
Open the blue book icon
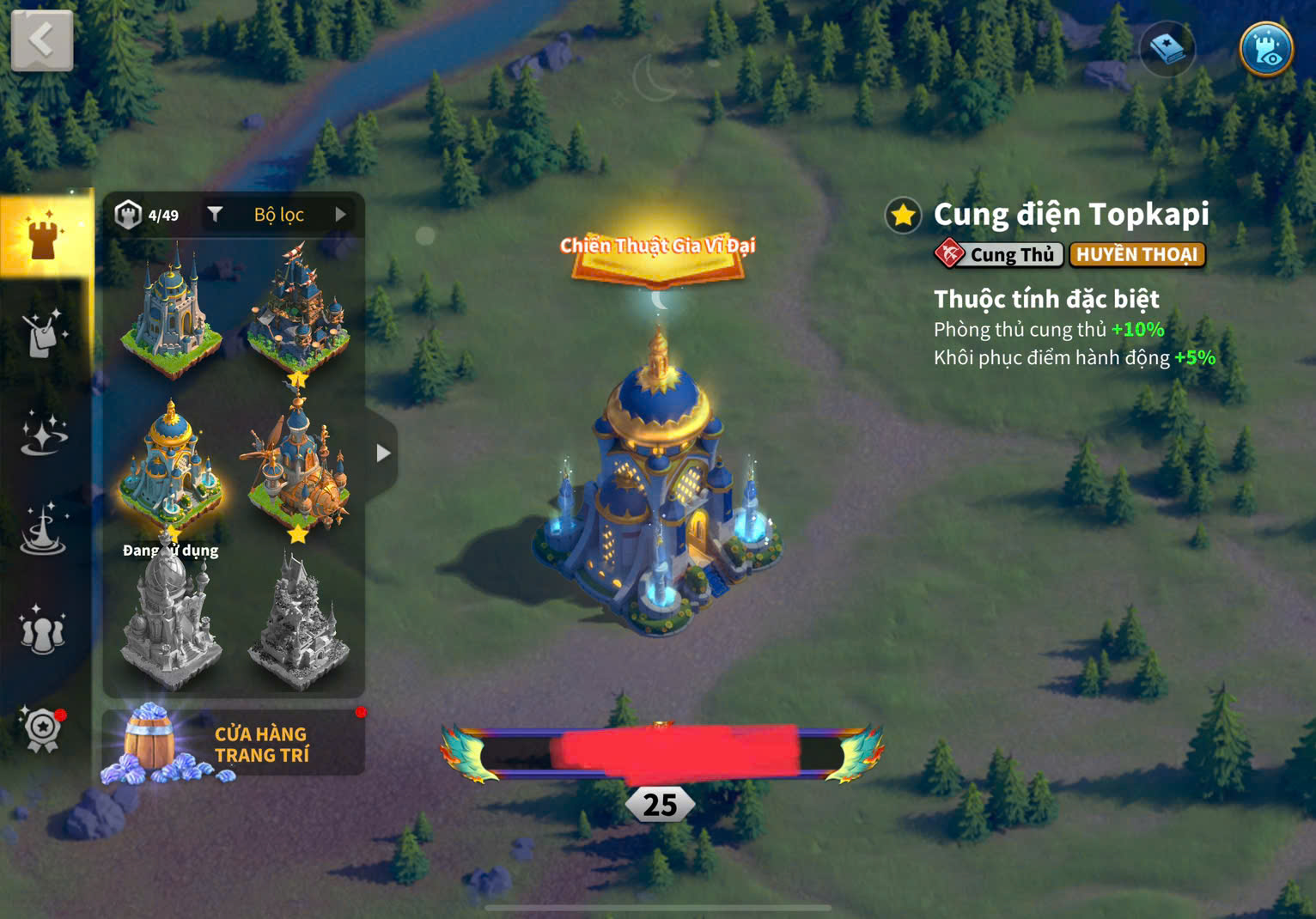coord(1167,50)
